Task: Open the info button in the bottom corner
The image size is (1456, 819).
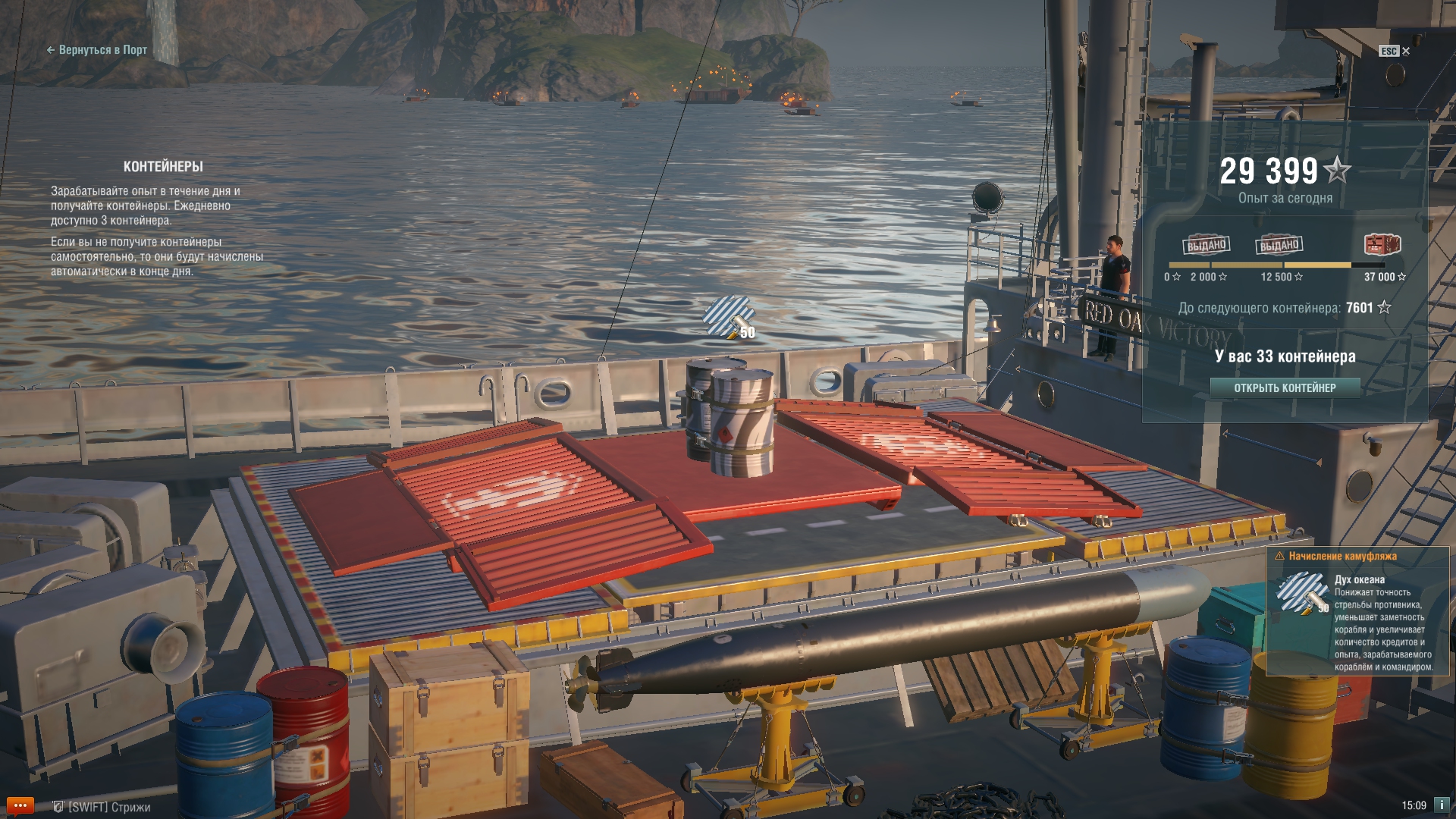Action: point(1442,805)
